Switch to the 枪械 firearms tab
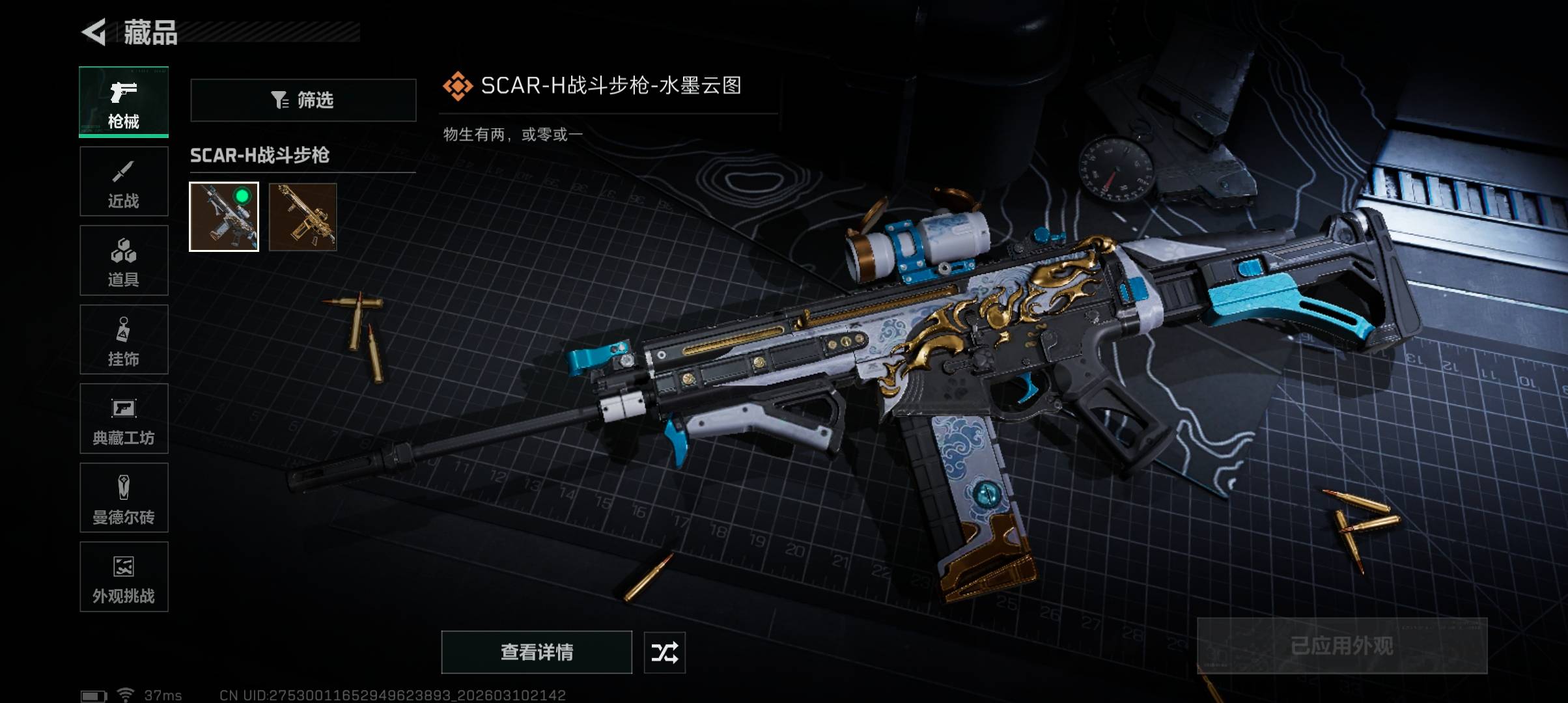1568x703 pixels. click(x=124, y=102)
